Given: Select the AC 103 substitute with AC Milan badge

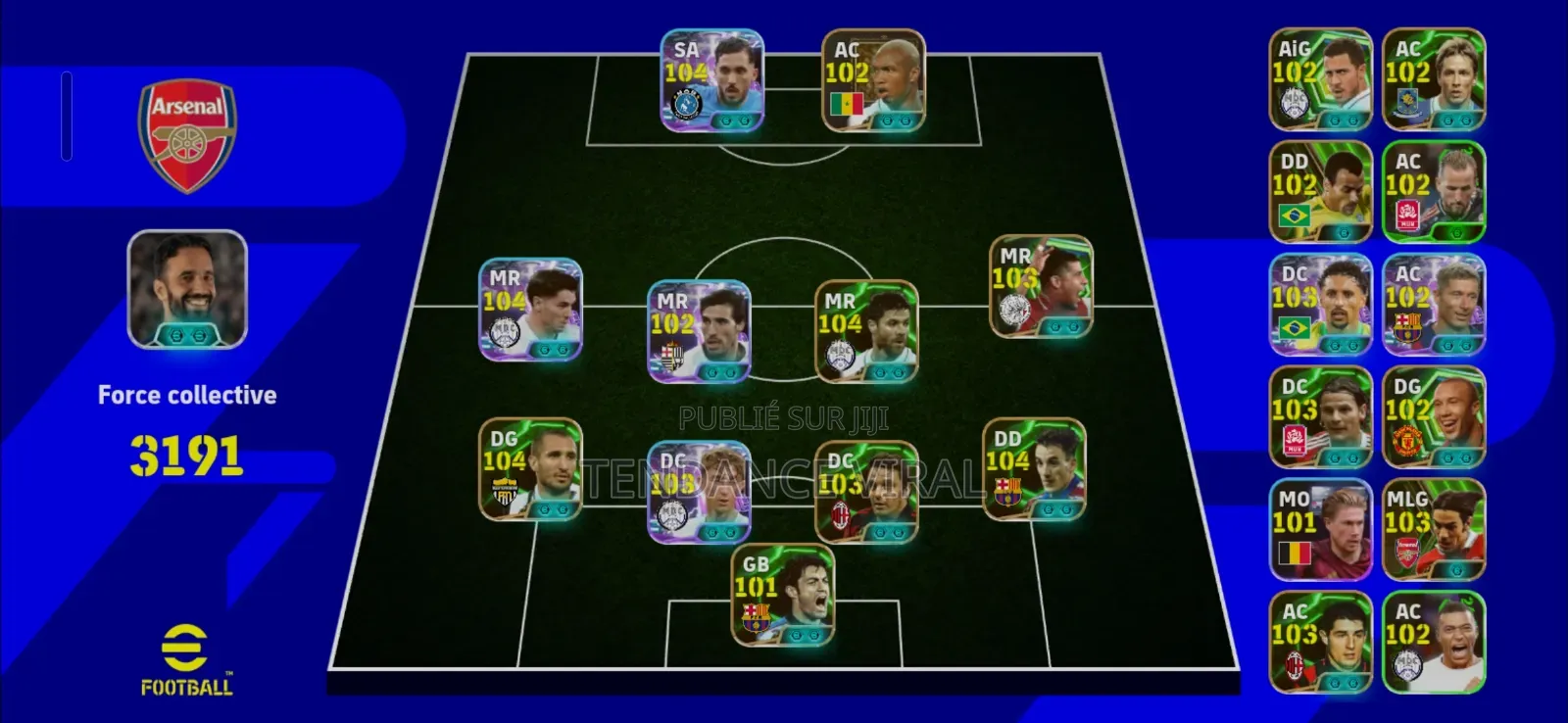Looking at the screenshot, I should point(1320,643).
